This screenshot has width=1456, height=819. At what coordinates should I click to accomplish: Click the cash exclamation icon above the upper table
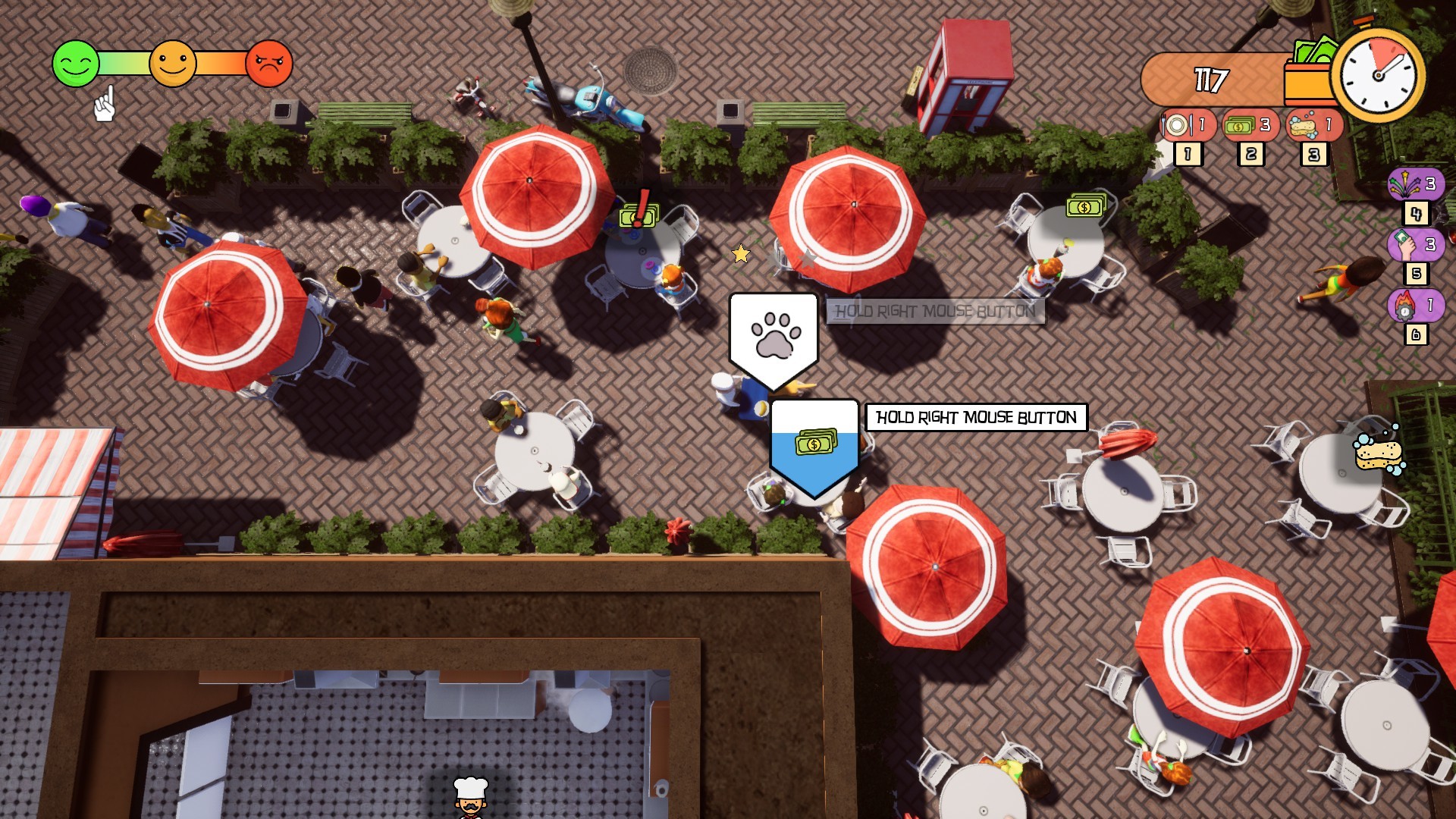coord(639,215)
